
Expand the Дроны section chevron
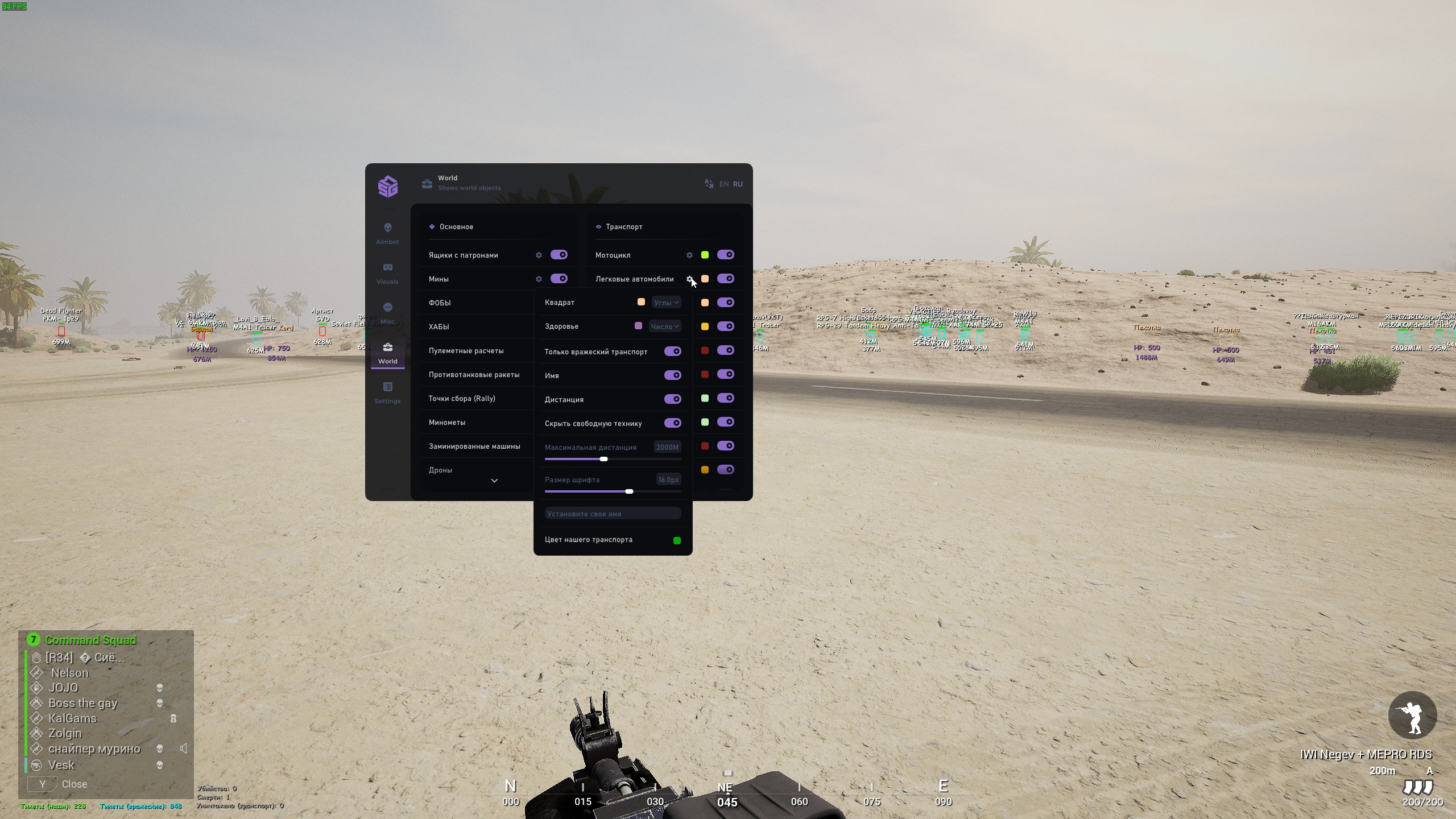pos(494,481)
